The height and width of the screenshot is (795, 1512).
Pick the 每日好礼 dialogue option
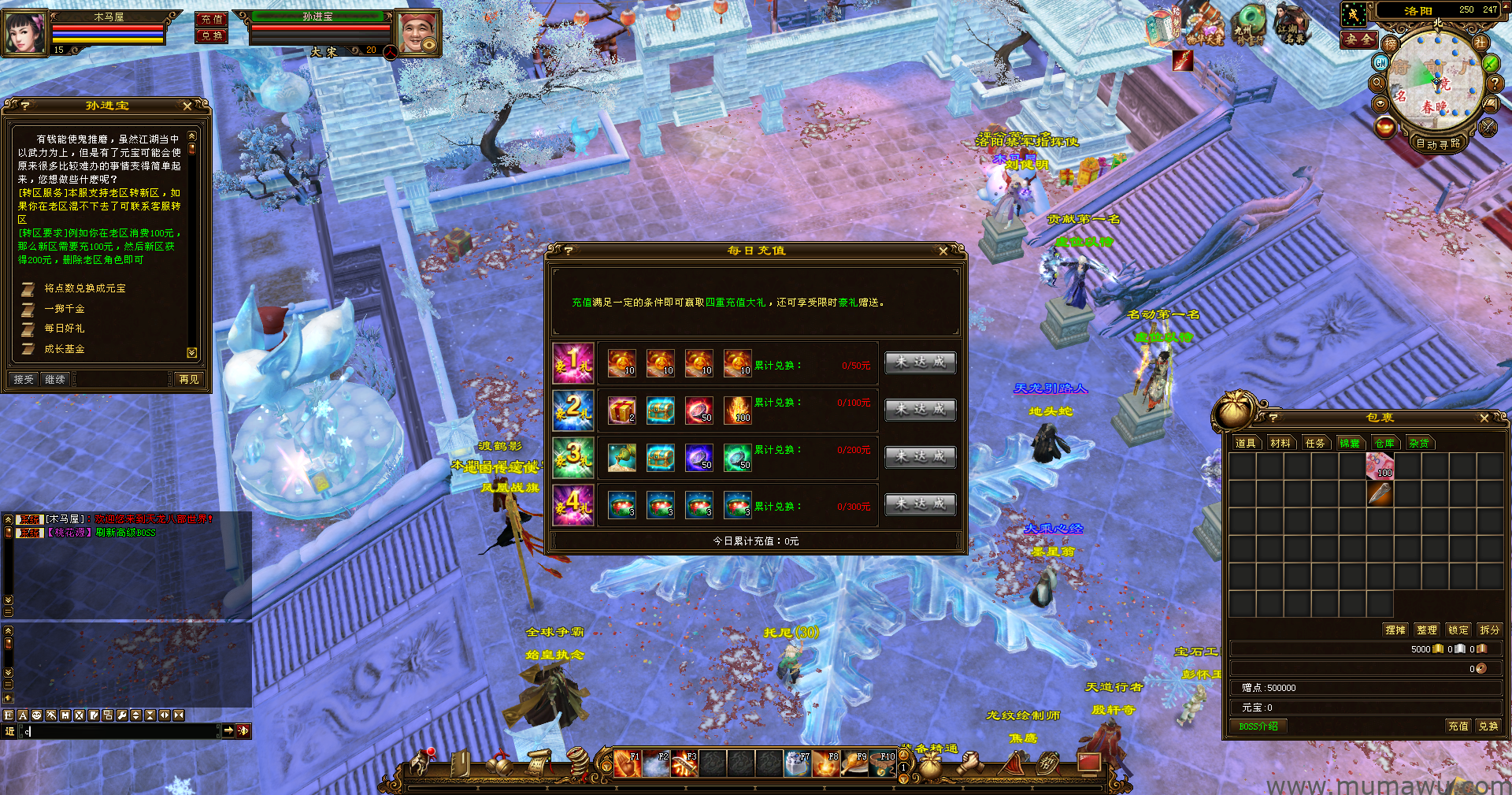click(65, 329)
